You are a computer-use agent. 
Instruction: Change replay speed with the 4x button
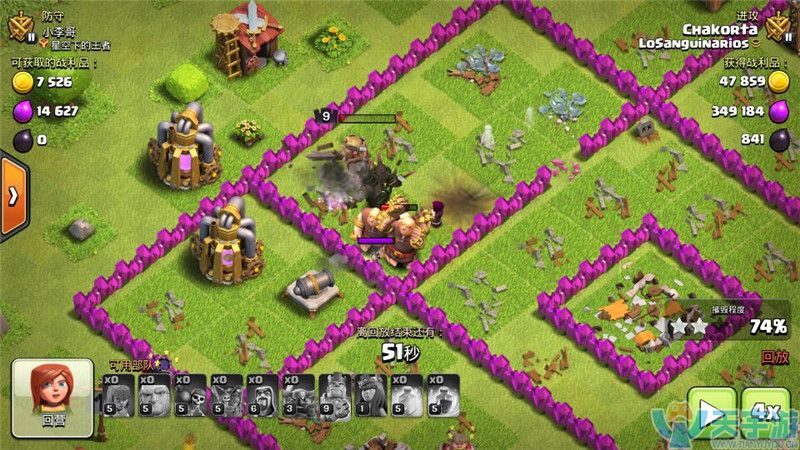pos(765,414)
